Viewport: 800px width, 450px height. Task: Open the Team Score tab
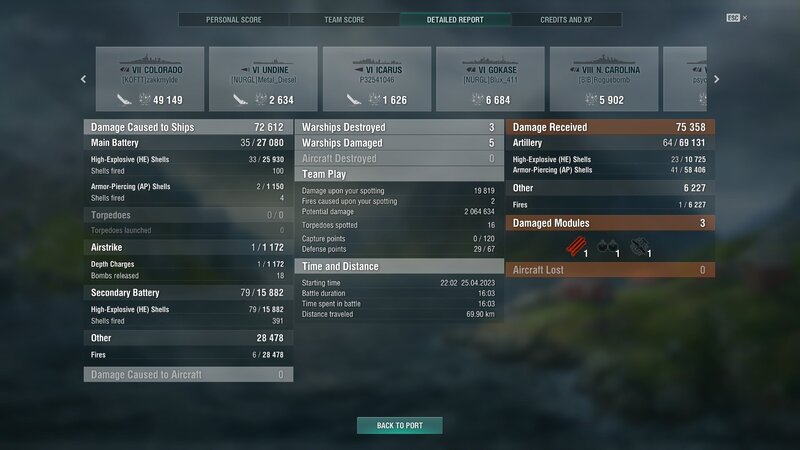click(344, 19)
